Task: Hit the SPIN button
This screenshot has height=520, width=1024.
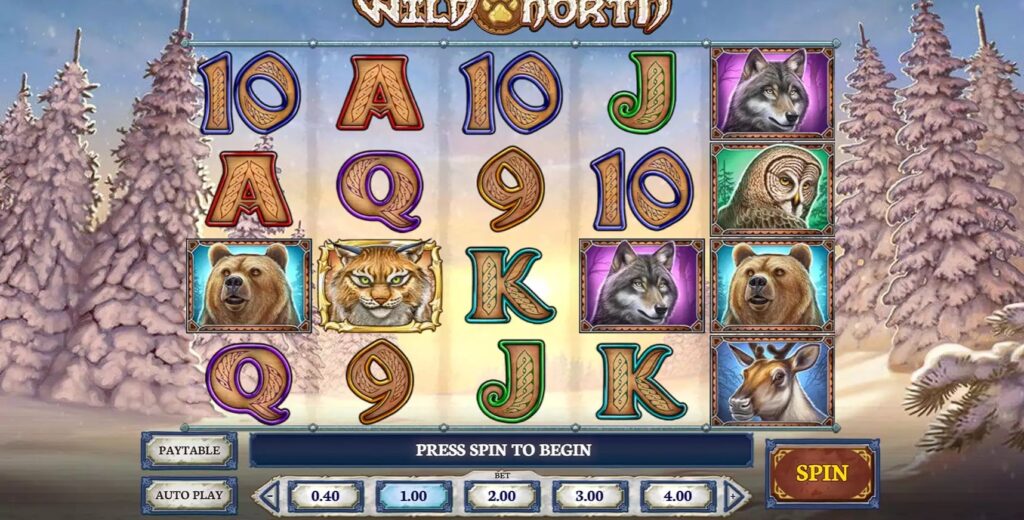Action: (821, 473)
